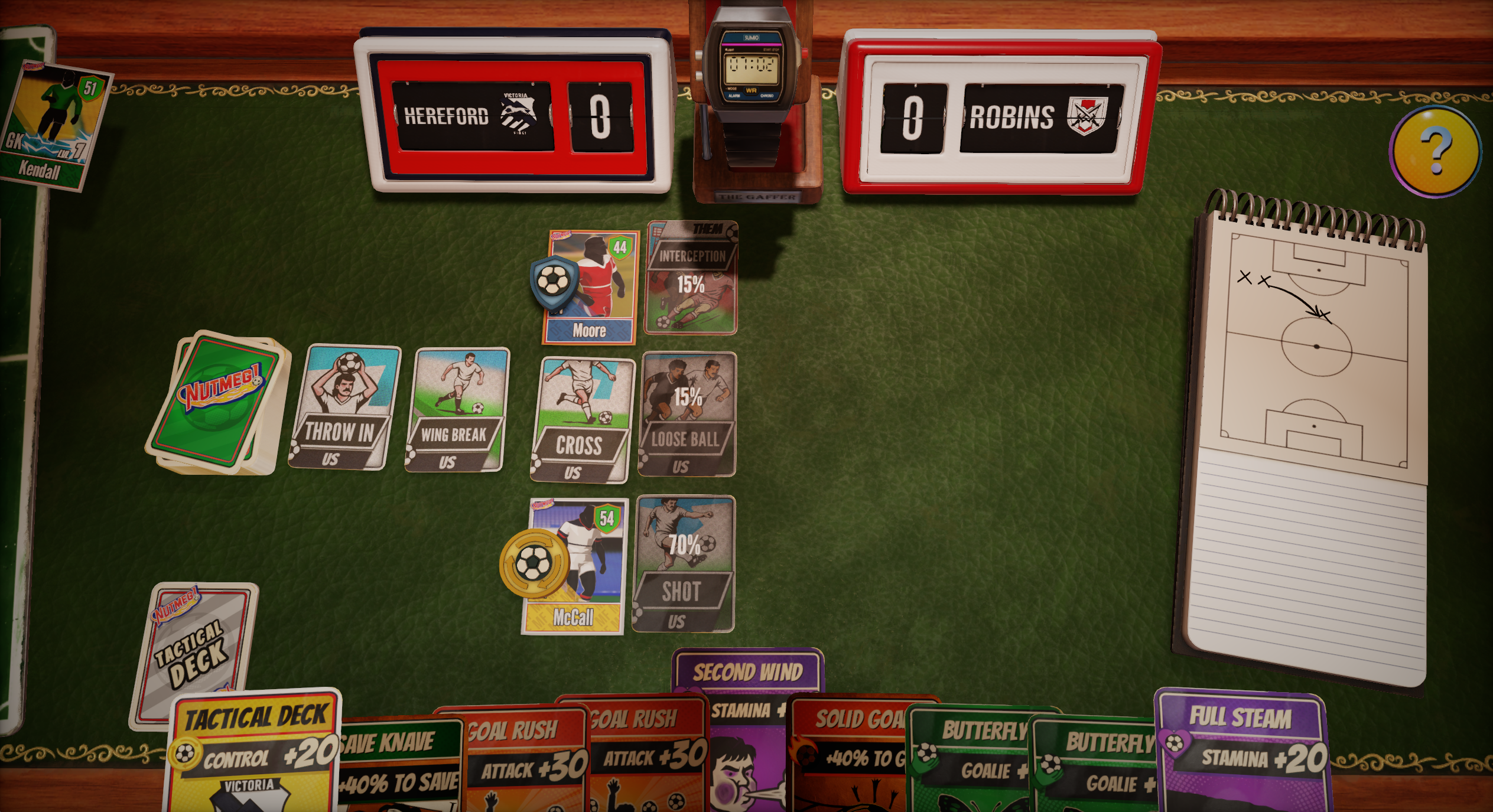Click the Interception 15% card
The image size is (1493, 812).
coord(691,278)
